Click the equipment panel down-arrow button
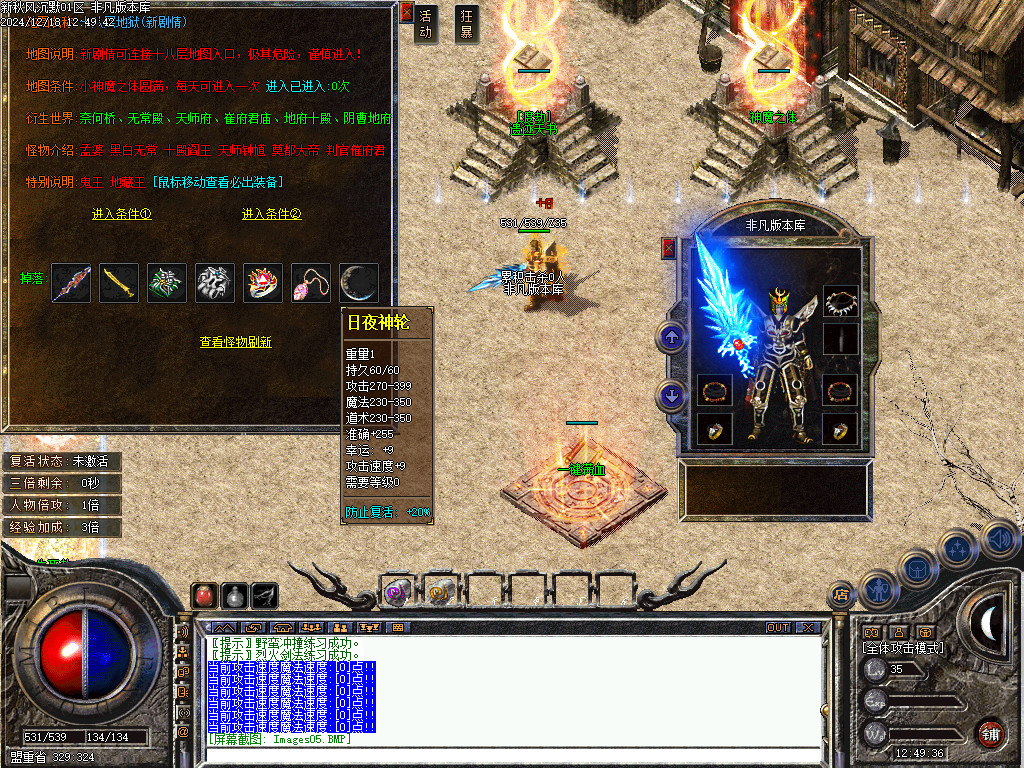The width and height of the screenshot is (1024, 768). click(x=671, y=397)
